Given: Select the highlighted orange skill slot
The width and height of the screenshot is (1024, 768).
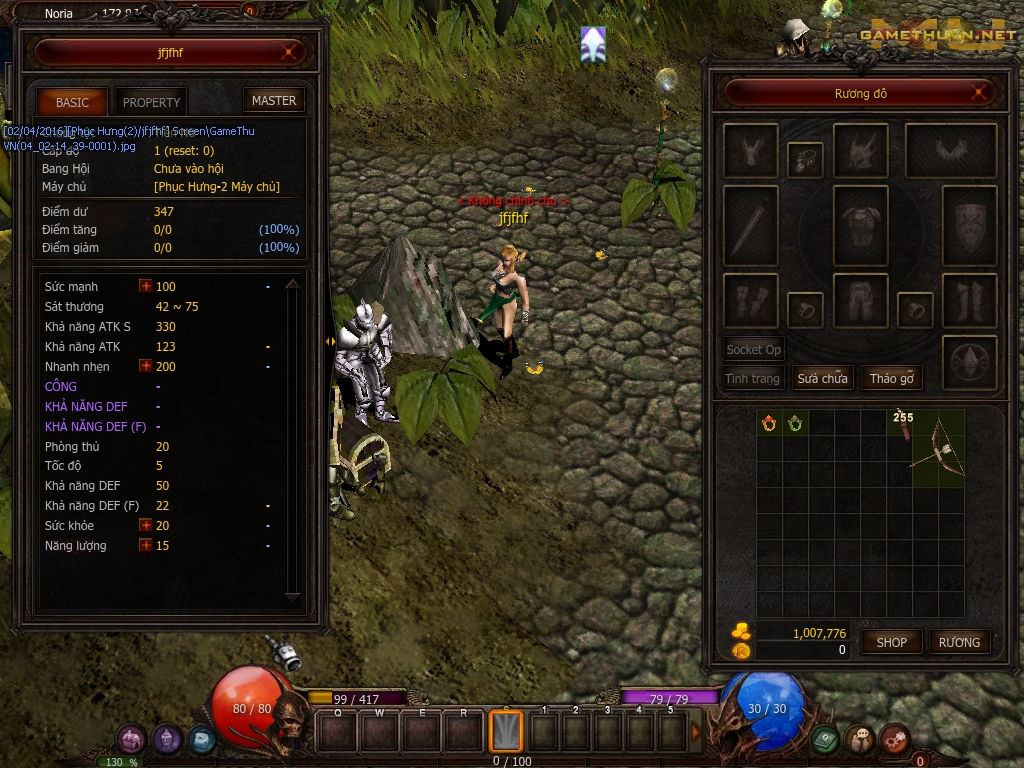Looking at the screenshot, I should point(506,731).
